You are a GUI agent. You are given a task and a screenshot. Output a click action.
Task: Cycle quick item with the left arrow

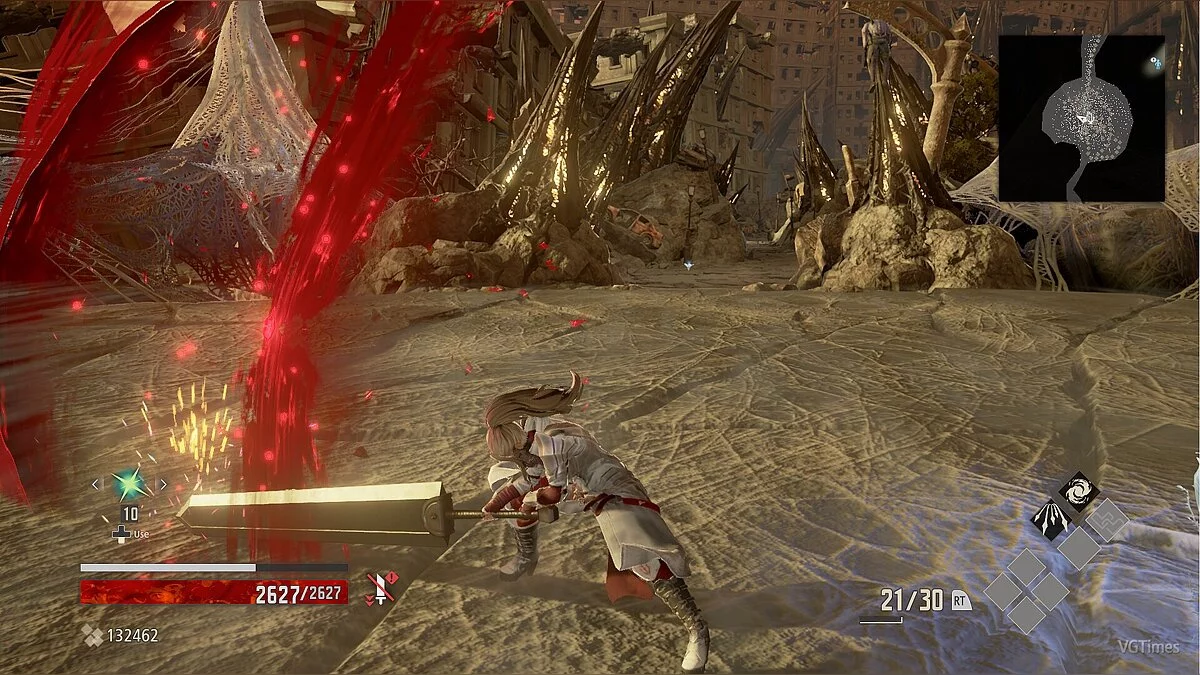pos(97,485)
